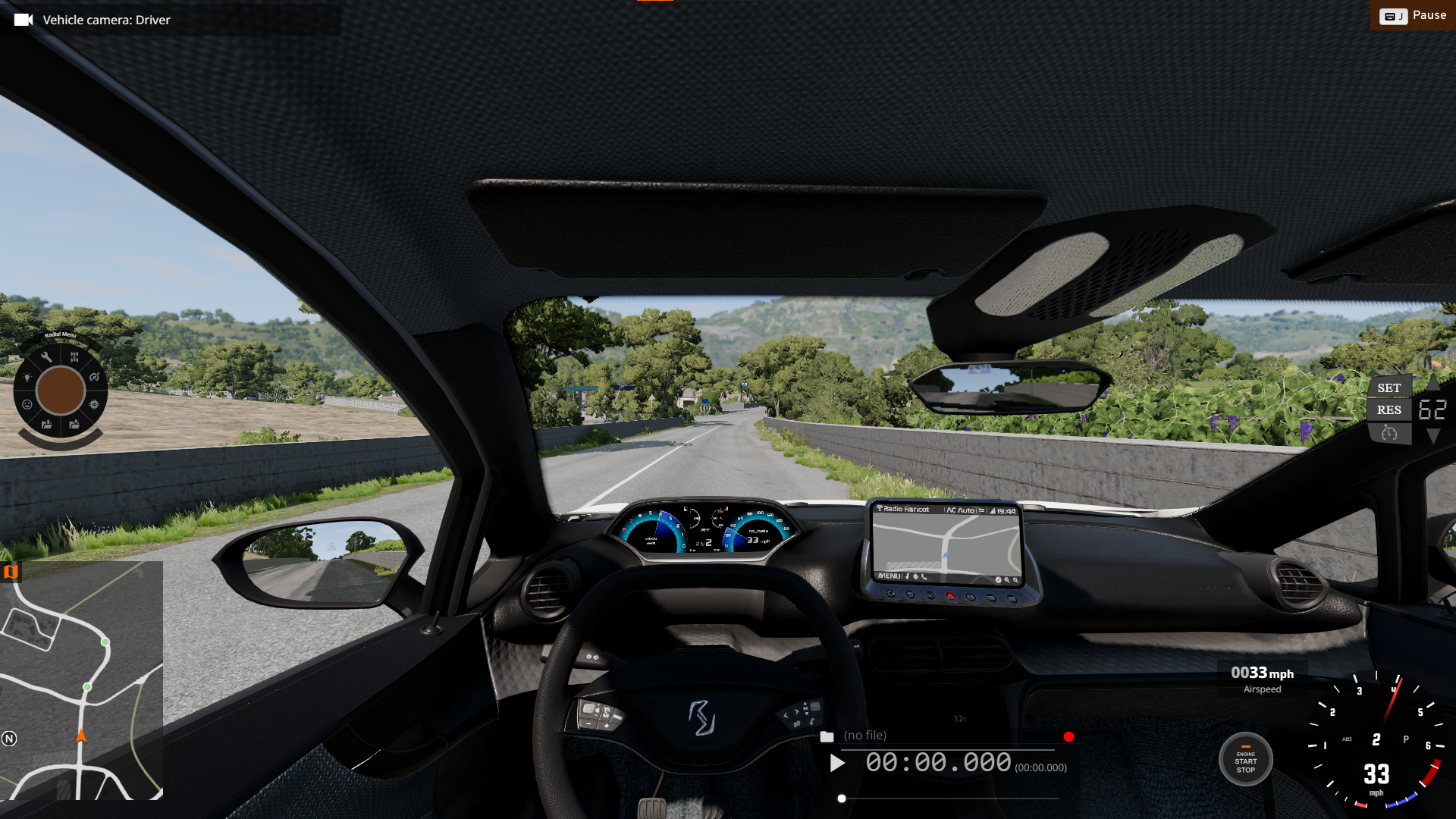Click the folder download icon in radial menu
The width and height of the screenshot is (1456, 819).
(74, 425)
